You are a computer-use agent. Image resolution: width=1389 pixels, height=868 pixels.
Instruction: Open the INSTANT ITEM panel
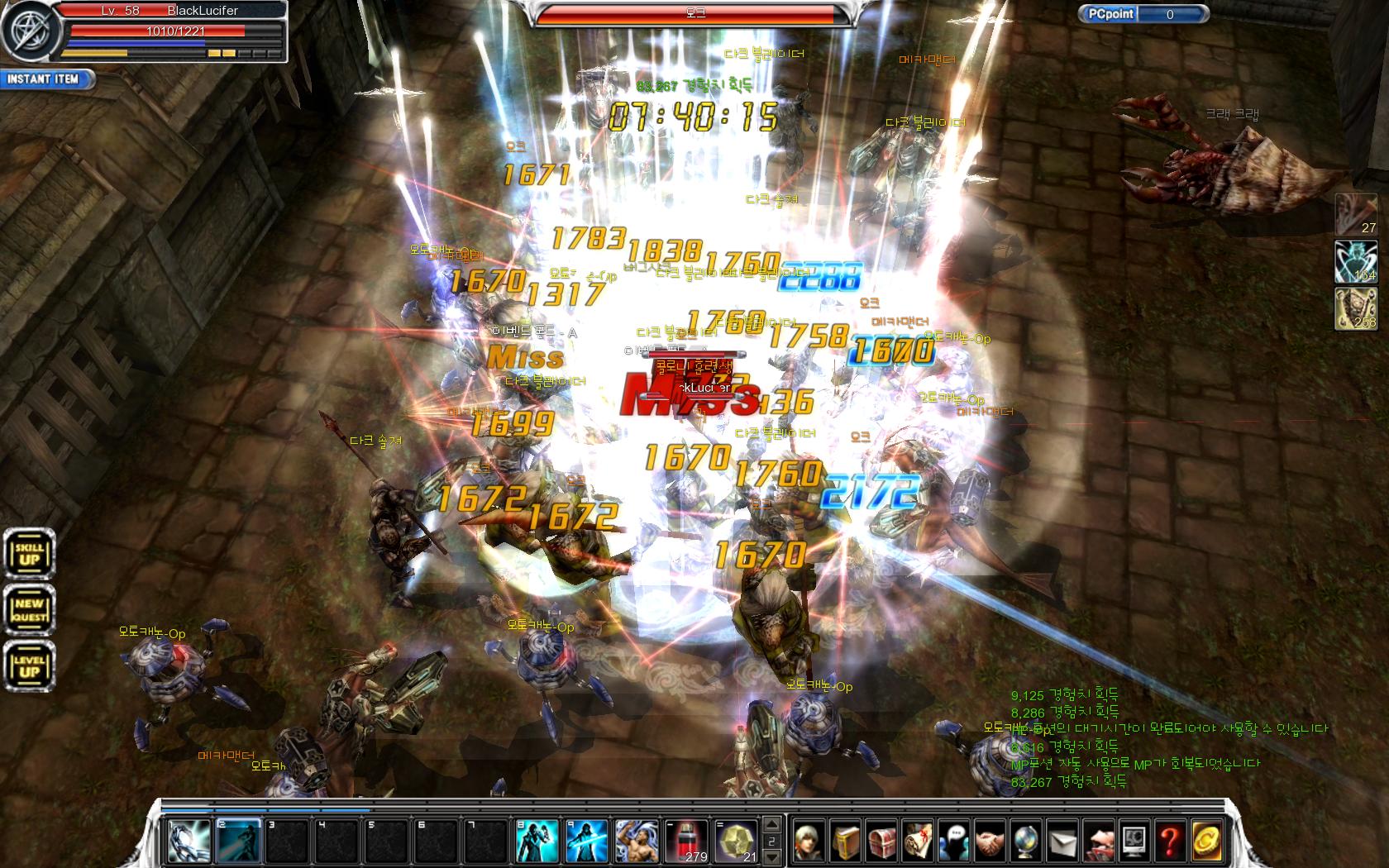point(45,79)
